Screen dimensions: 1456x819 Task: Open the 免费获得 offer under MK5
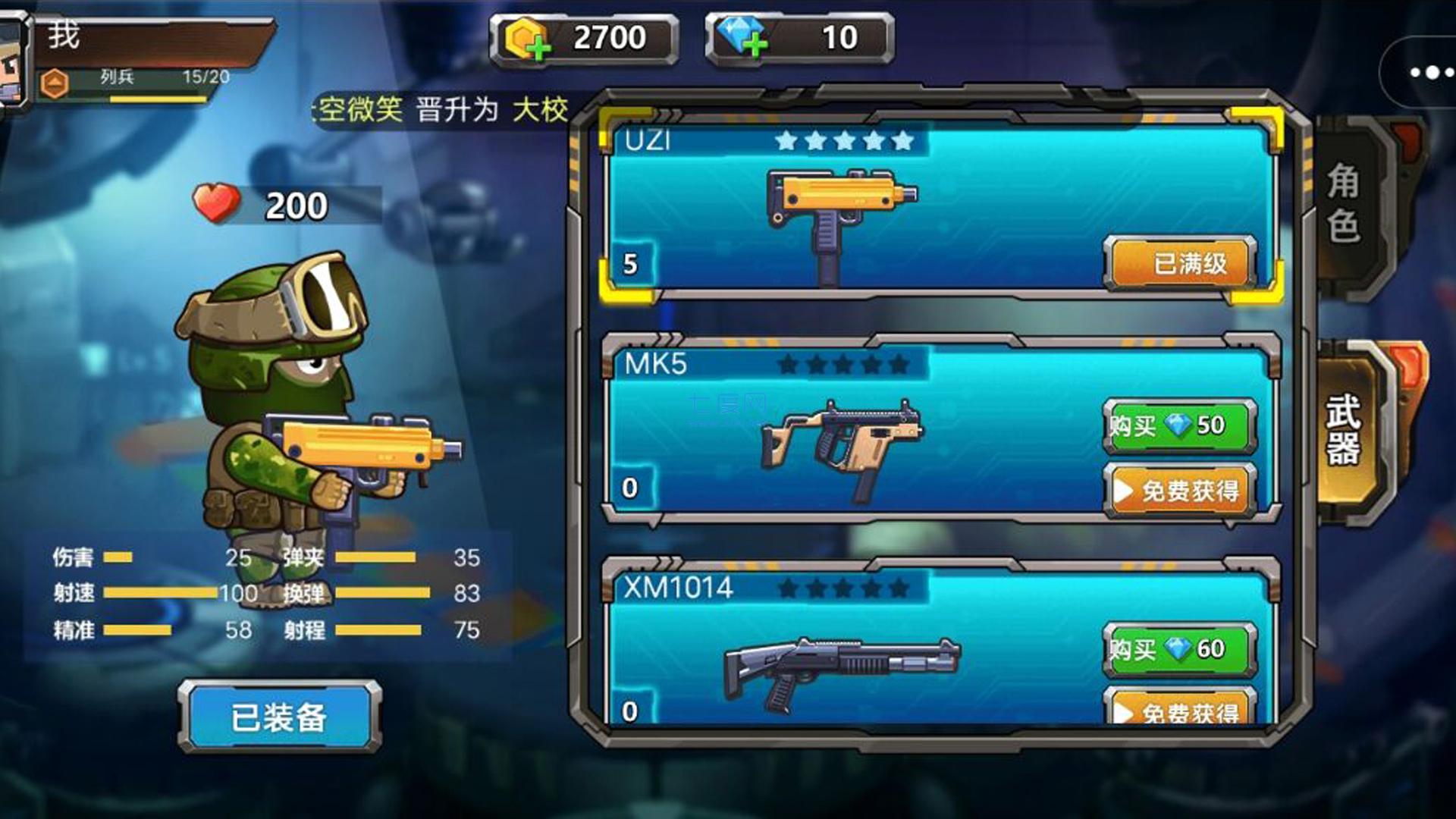tap(1178, 491)
